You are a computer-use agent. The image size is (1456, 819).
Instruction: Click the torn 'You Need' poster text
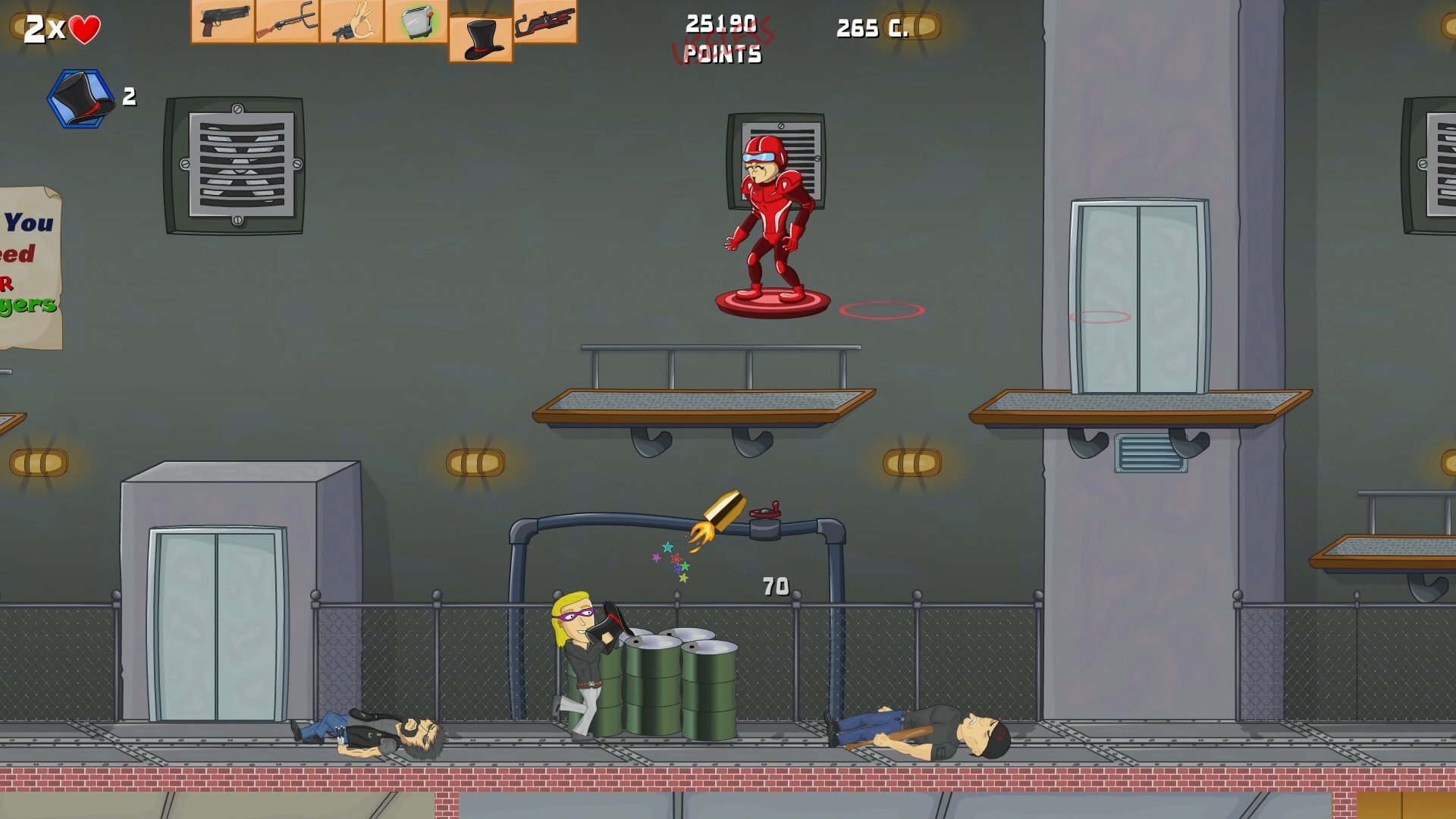25,250
